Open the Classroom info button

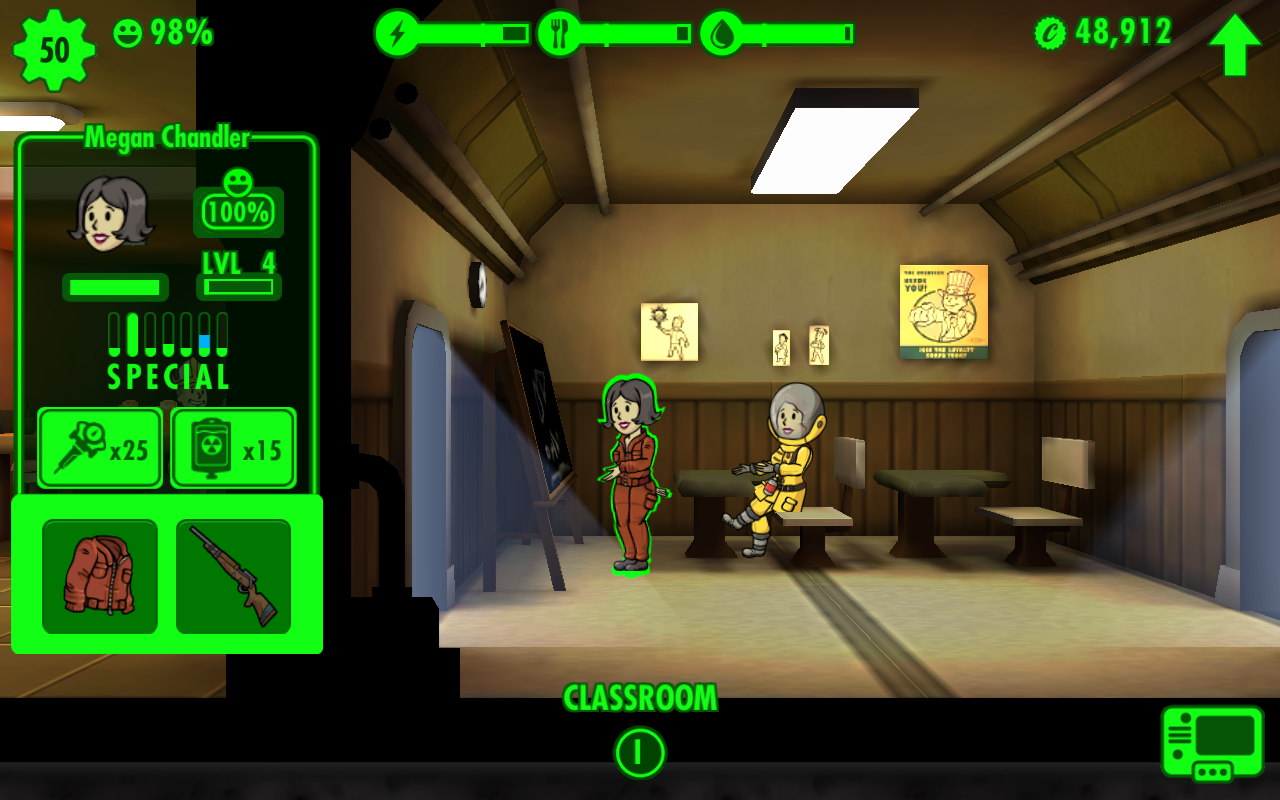(x=640, y=752)
